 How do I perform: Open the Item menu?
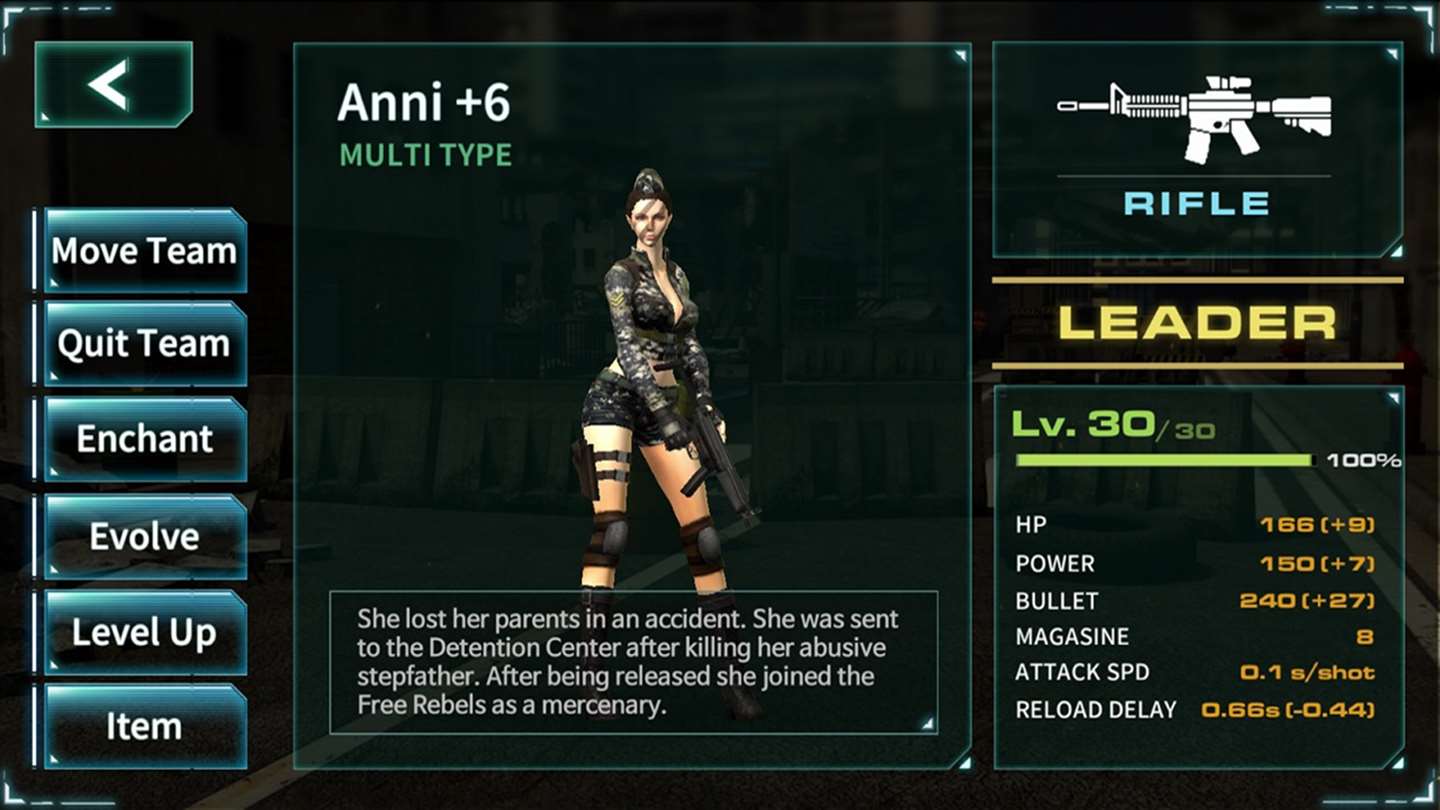click(x=145, y=726)
